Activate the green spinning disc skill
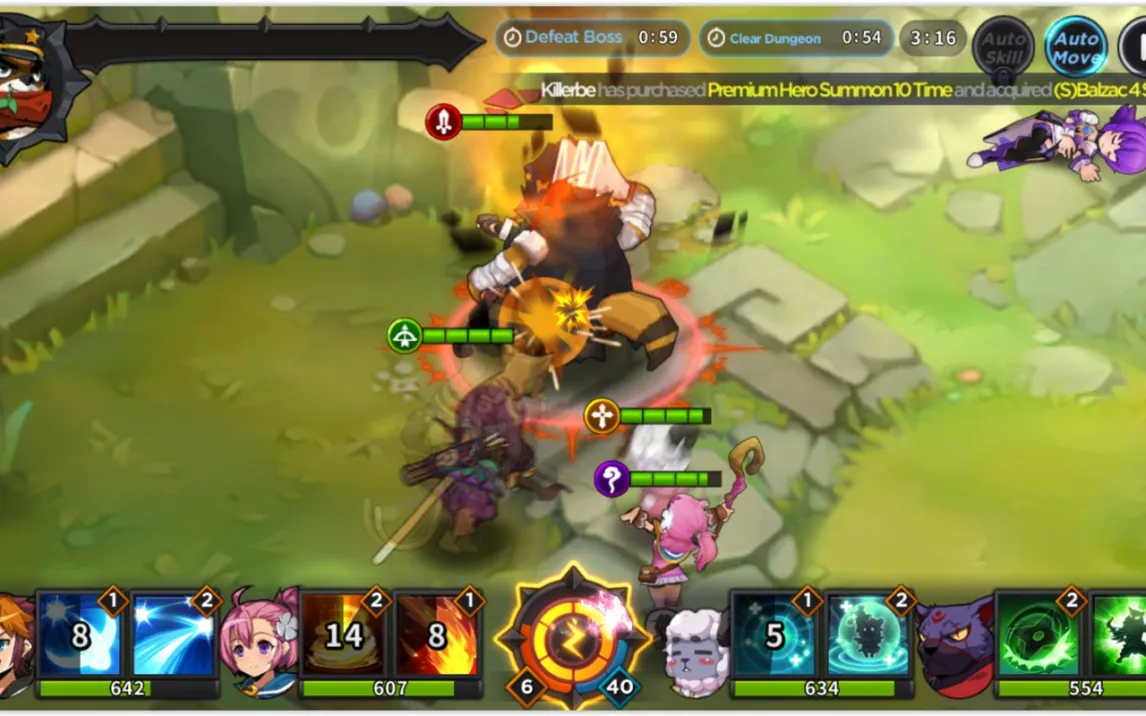The width and height of the screenshot is (1146, 716). pyautogui.click(x=1041, y=635)
